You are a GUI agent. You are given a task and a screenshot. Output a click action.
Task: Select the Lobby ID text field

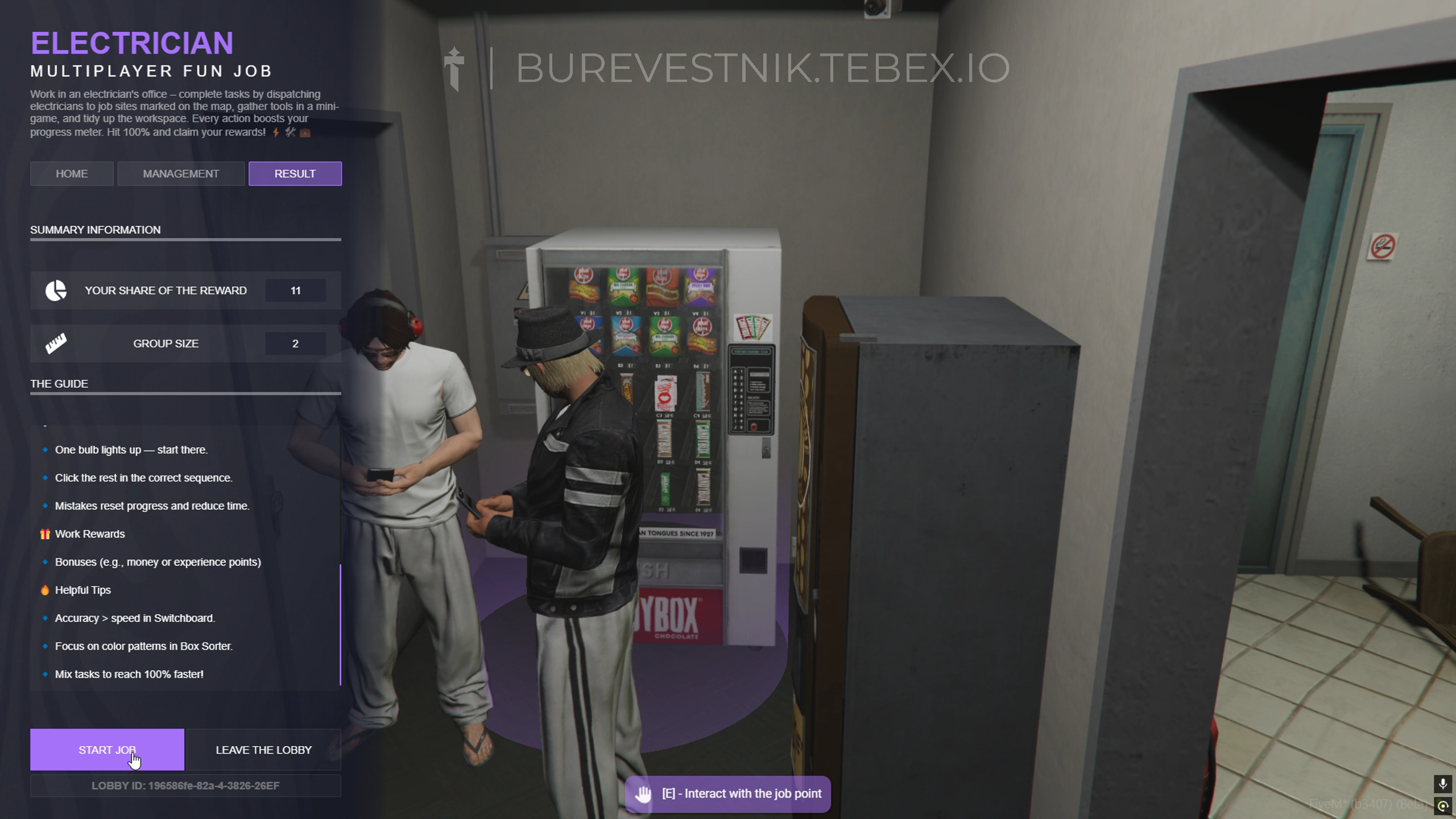click(x=185, y=785)
